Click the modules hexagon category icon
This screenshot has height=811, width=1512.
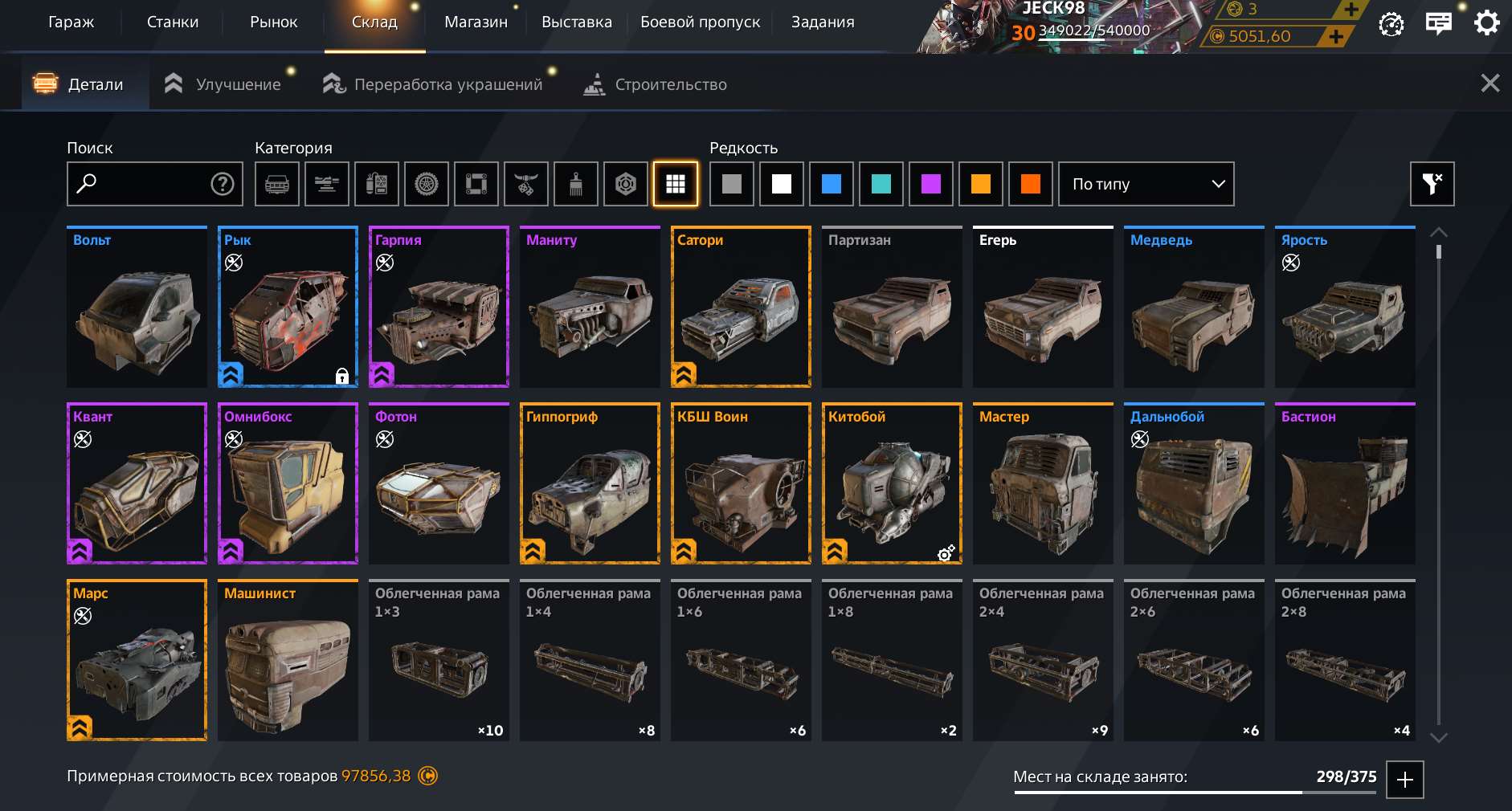pyautogui.click(x=626, y=184)
